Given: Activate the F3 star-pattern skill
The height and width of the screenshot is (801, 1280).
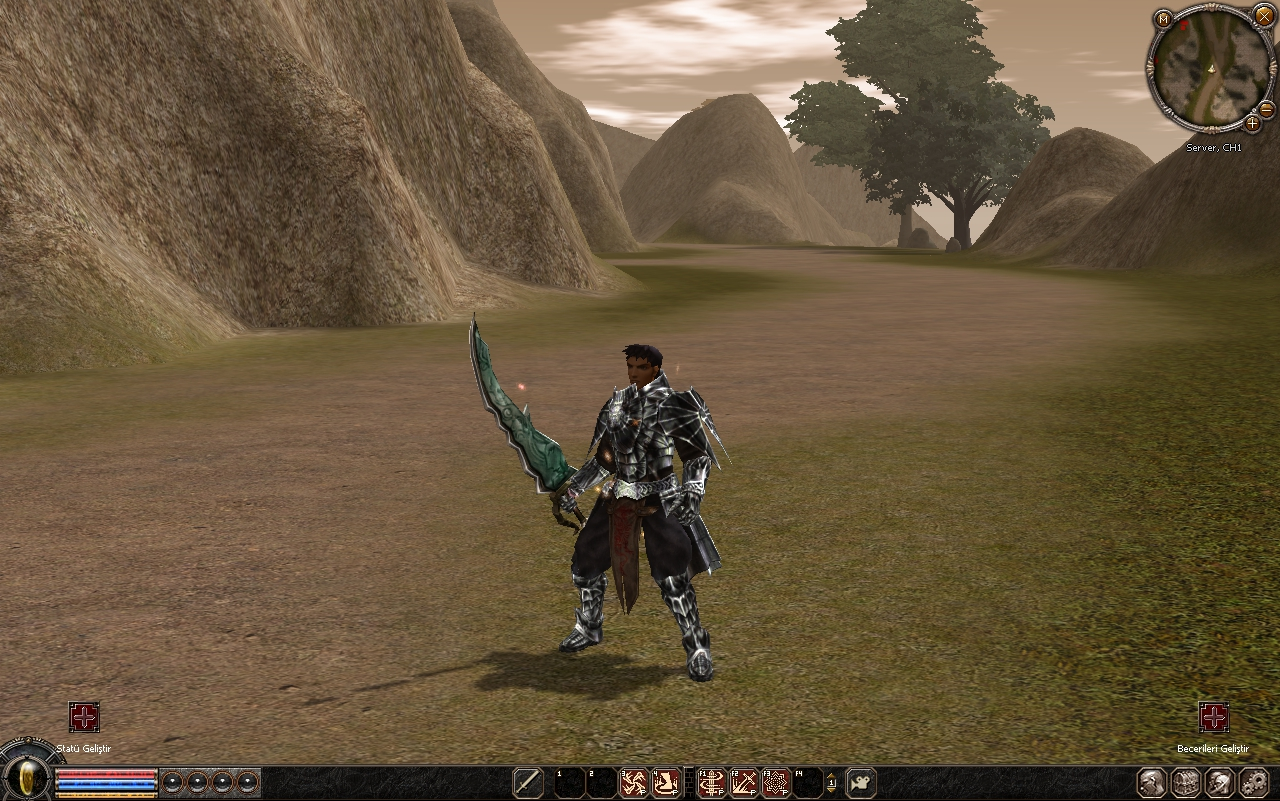Looking at the screenshot, I should 776,782.
